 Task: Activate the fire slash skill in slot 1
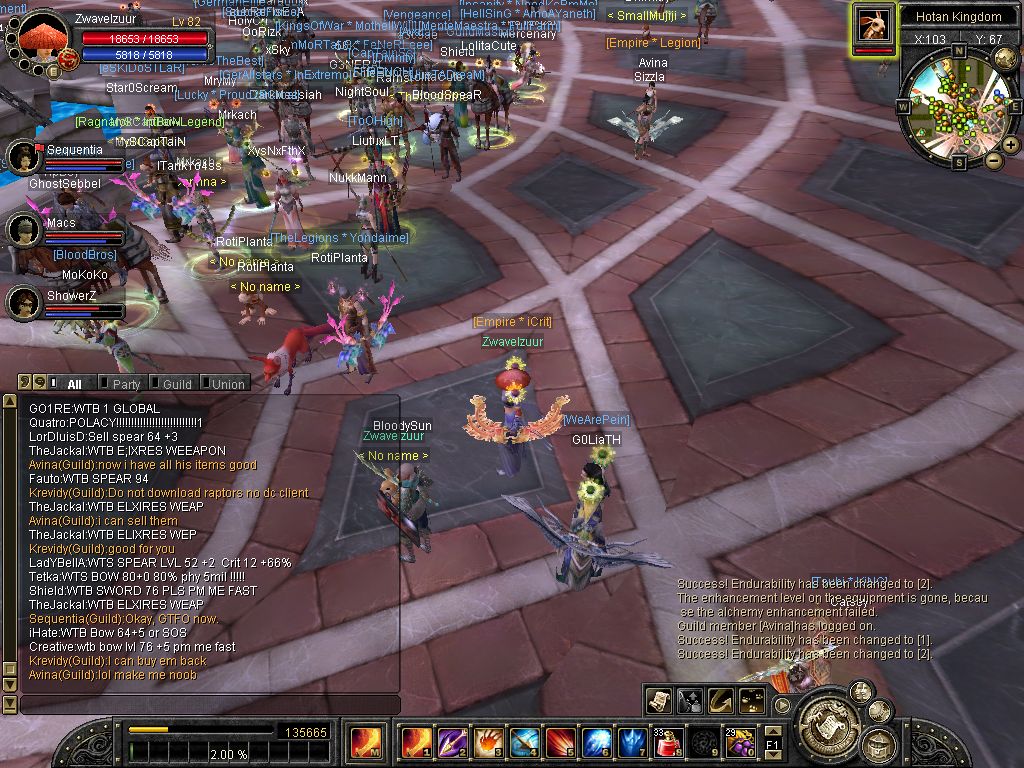414,743
